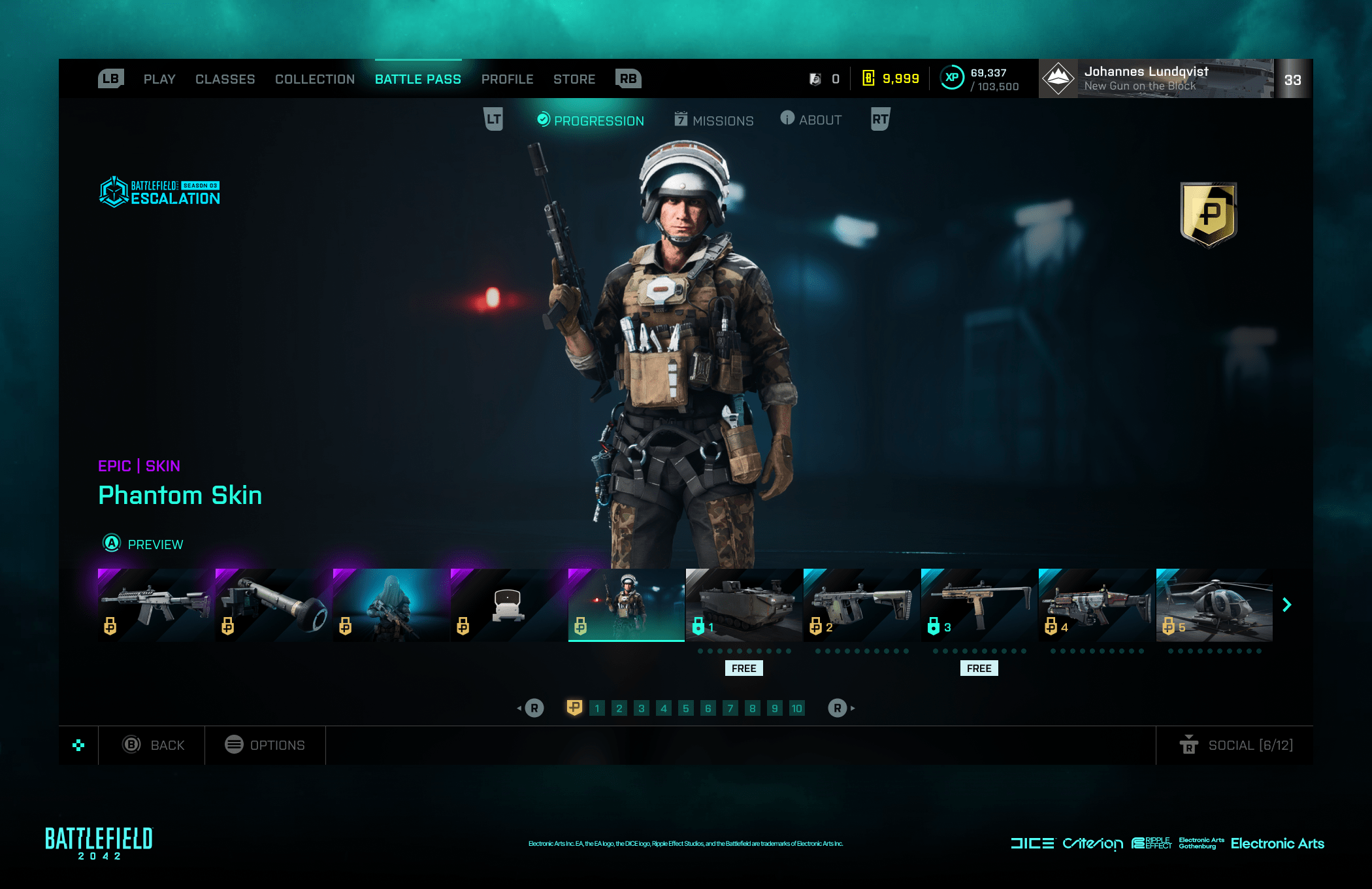The image size is (1372, 889).
Task: Visit the Store tab
Action: pyautogui.click(x=574, y=79)
